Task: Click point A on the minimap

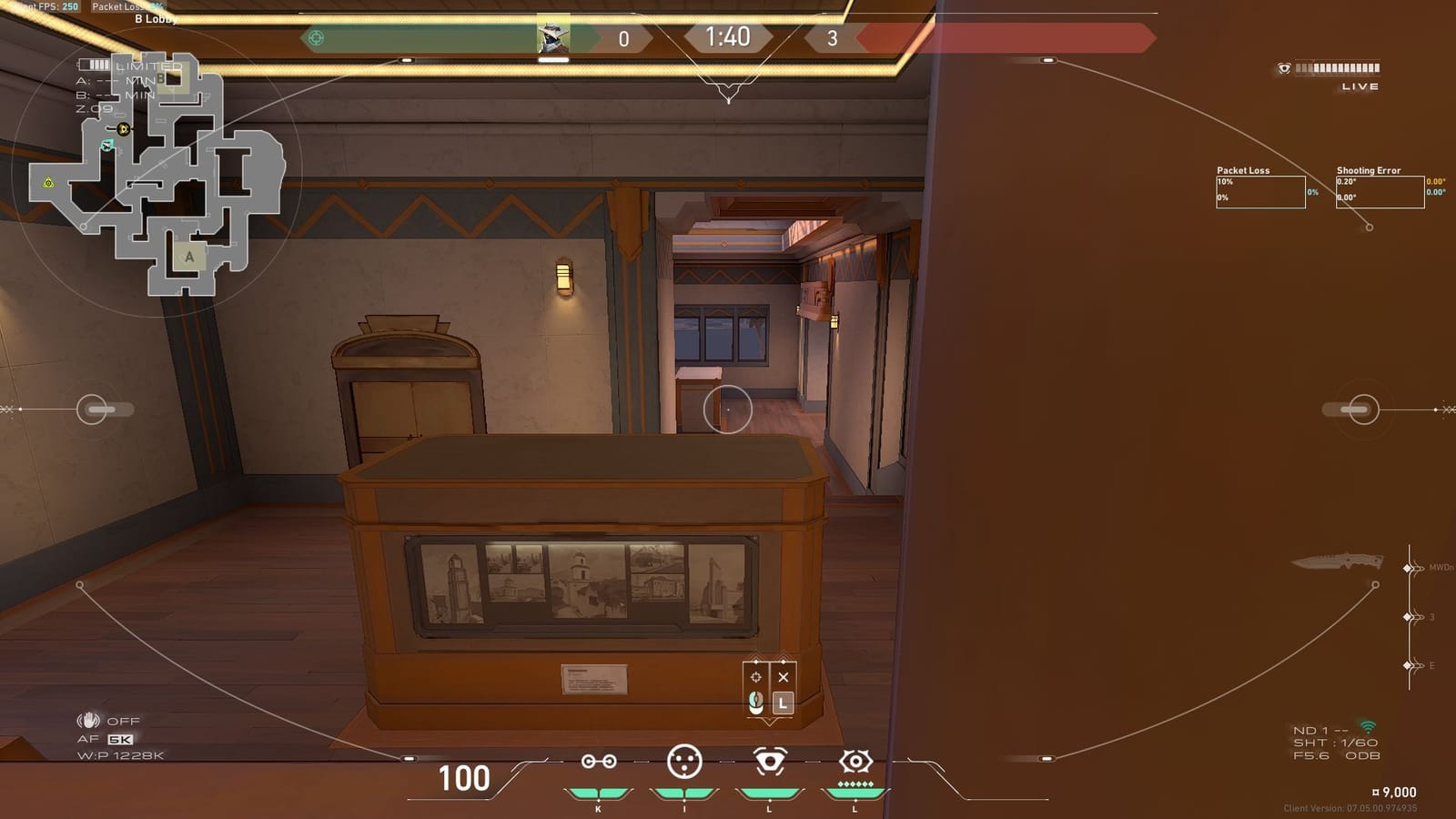Action: point(189,258)
